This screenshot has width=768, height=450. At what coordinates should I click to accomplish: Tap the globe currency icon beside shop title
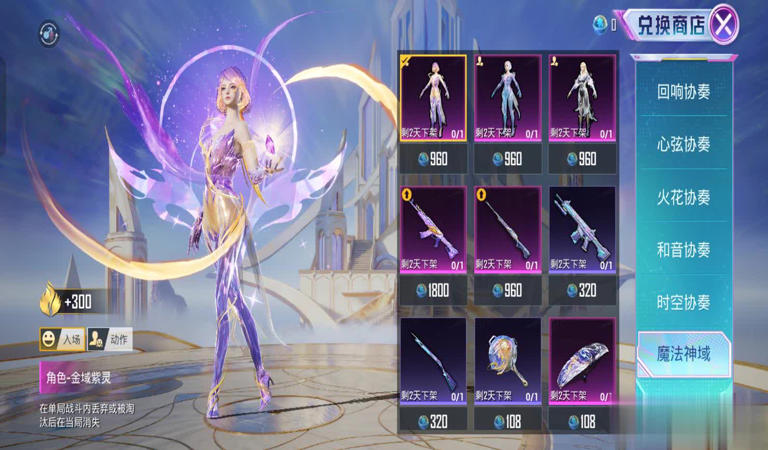pos(600,23)
